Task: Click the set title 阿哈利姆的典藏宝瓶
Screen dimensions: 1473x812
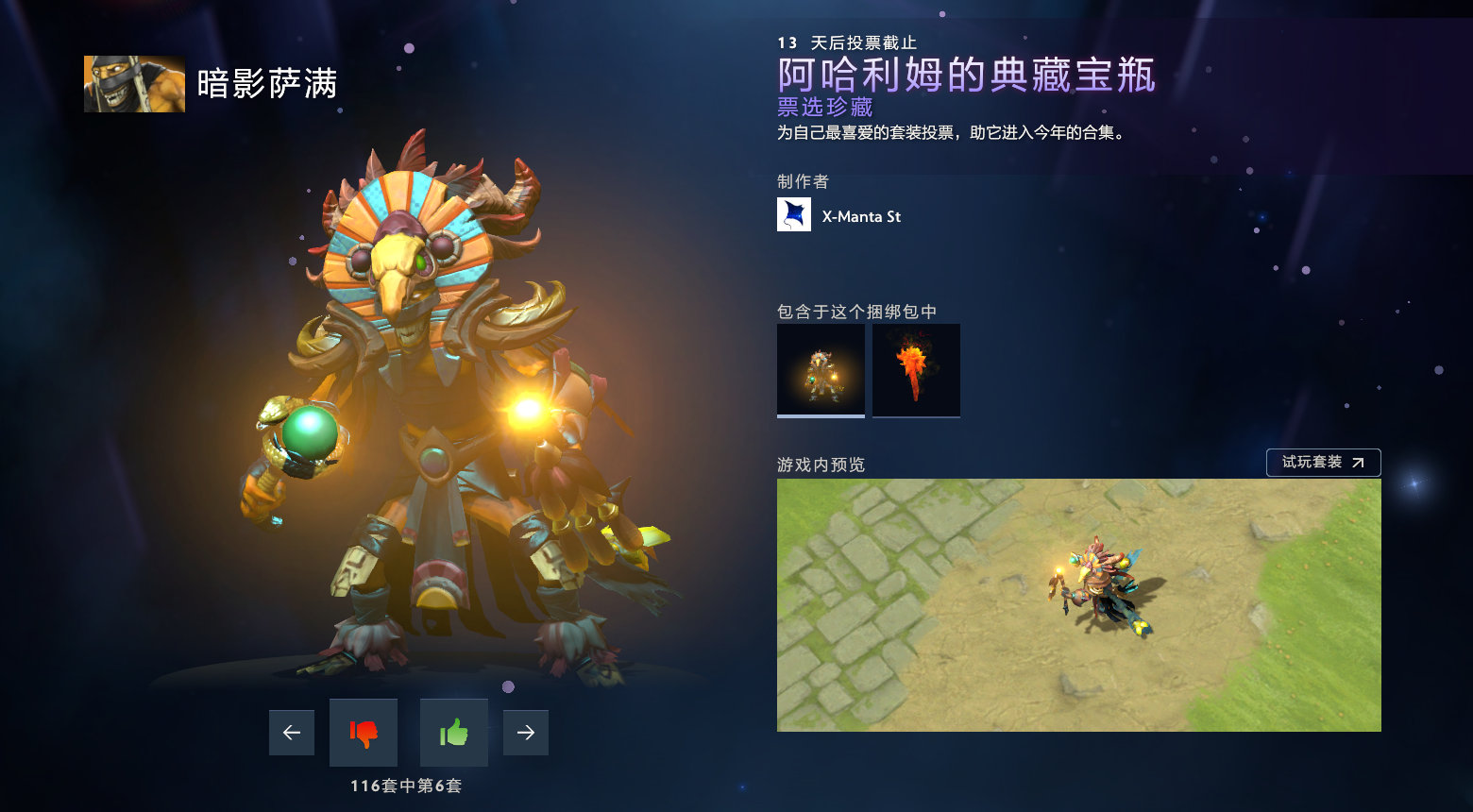Action: pyautogui.click(x=965, y=78)
